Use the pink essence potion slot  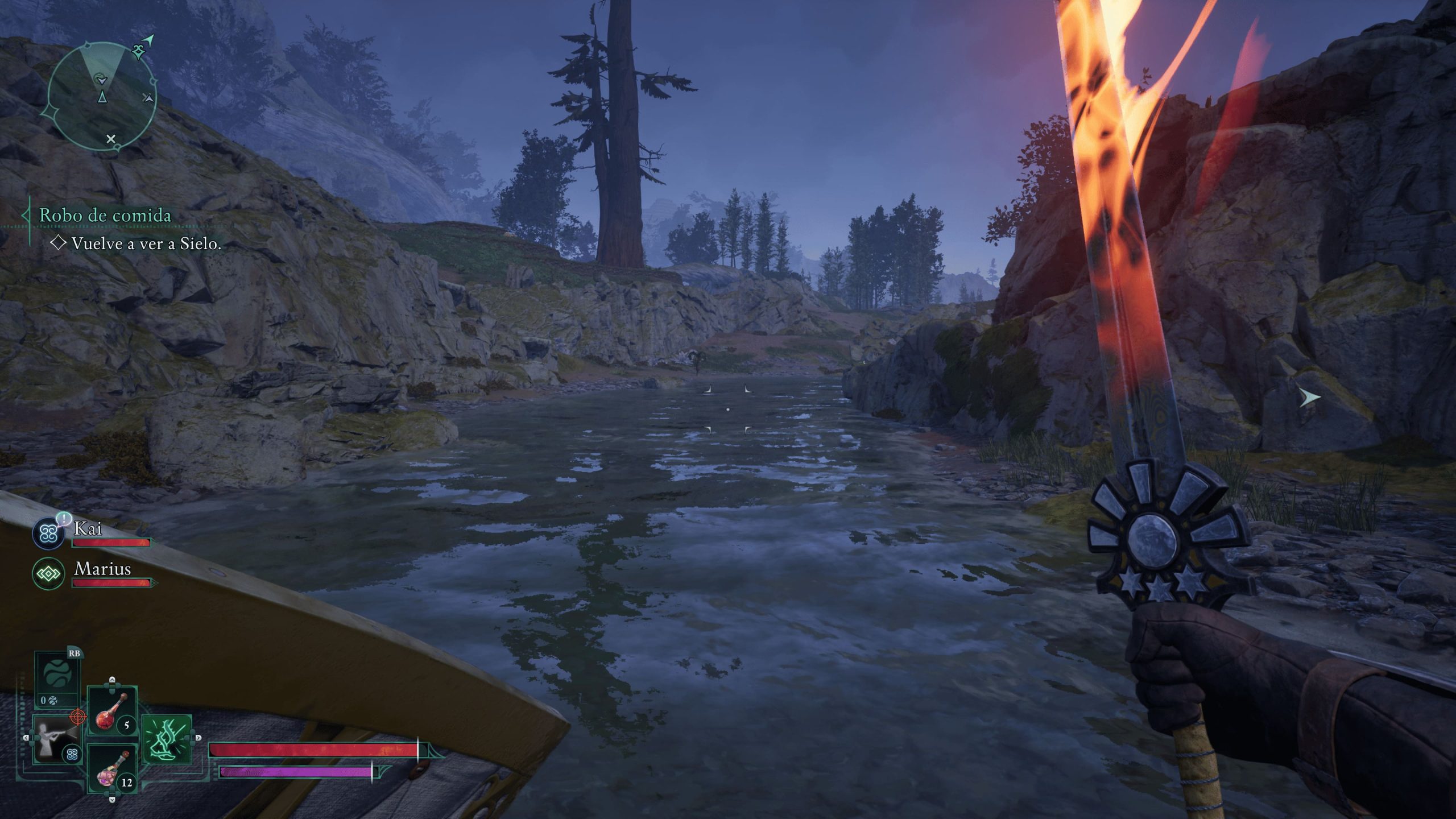point(112,769)
